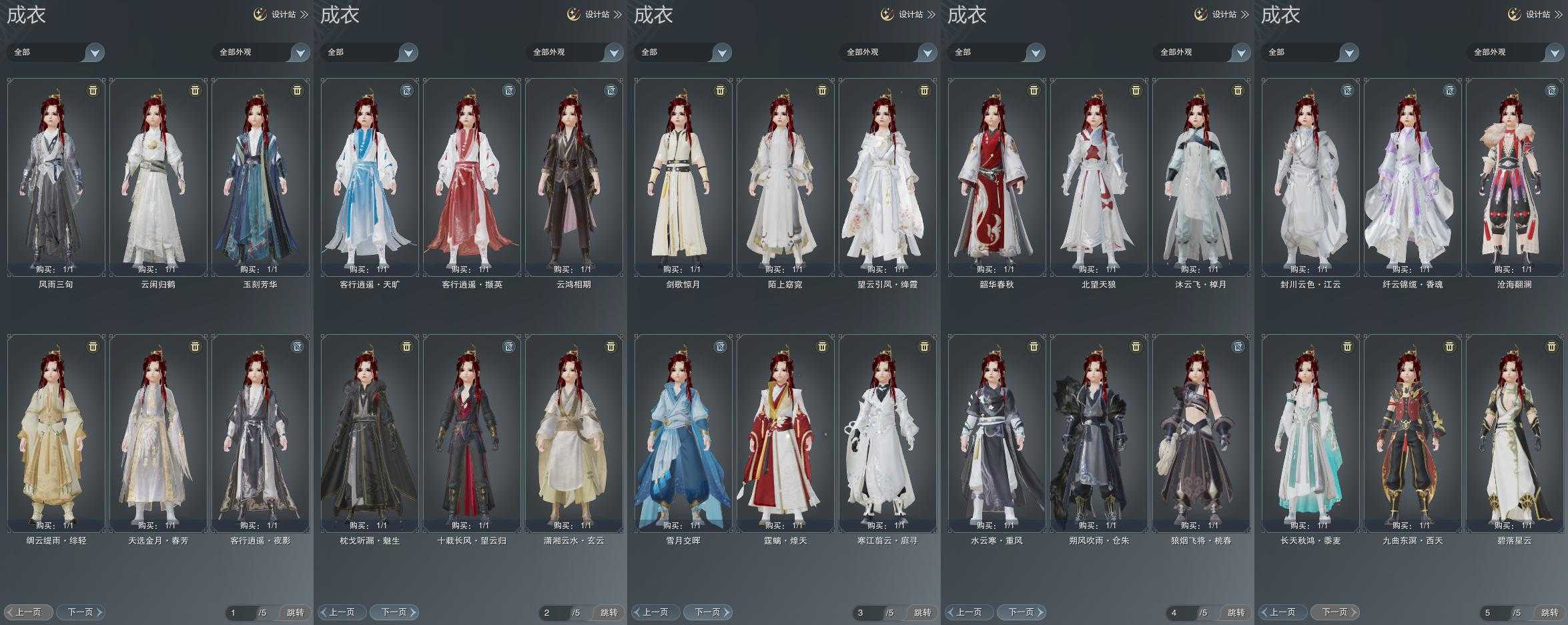Viewport: 1568px width, 625px height.
Task: Pick the 玉刻芳华 teal outfit
Action: [x=260, y=177]
